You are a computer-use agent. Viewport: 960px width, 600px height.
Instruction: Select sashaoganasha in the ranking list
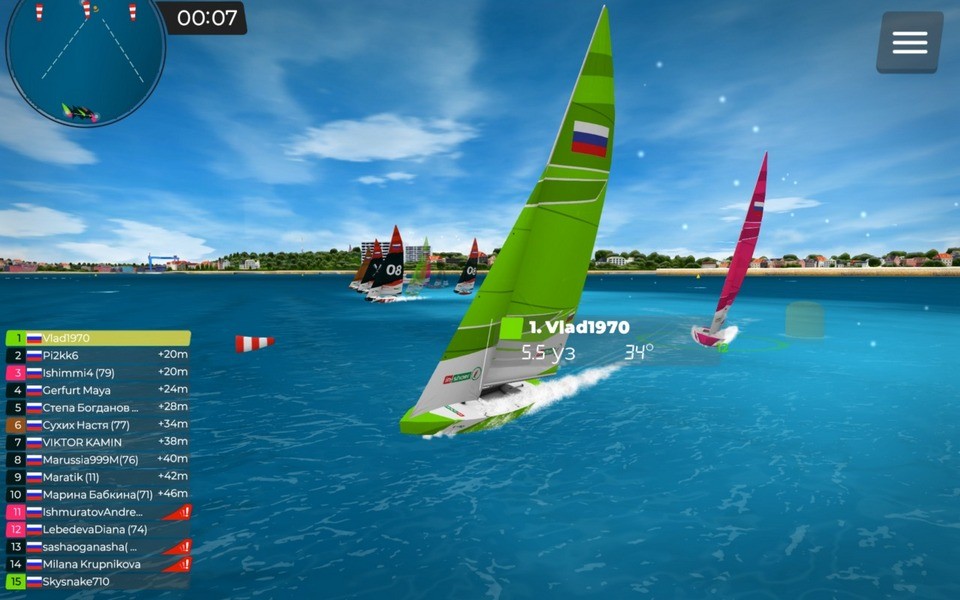click(98, 547)
